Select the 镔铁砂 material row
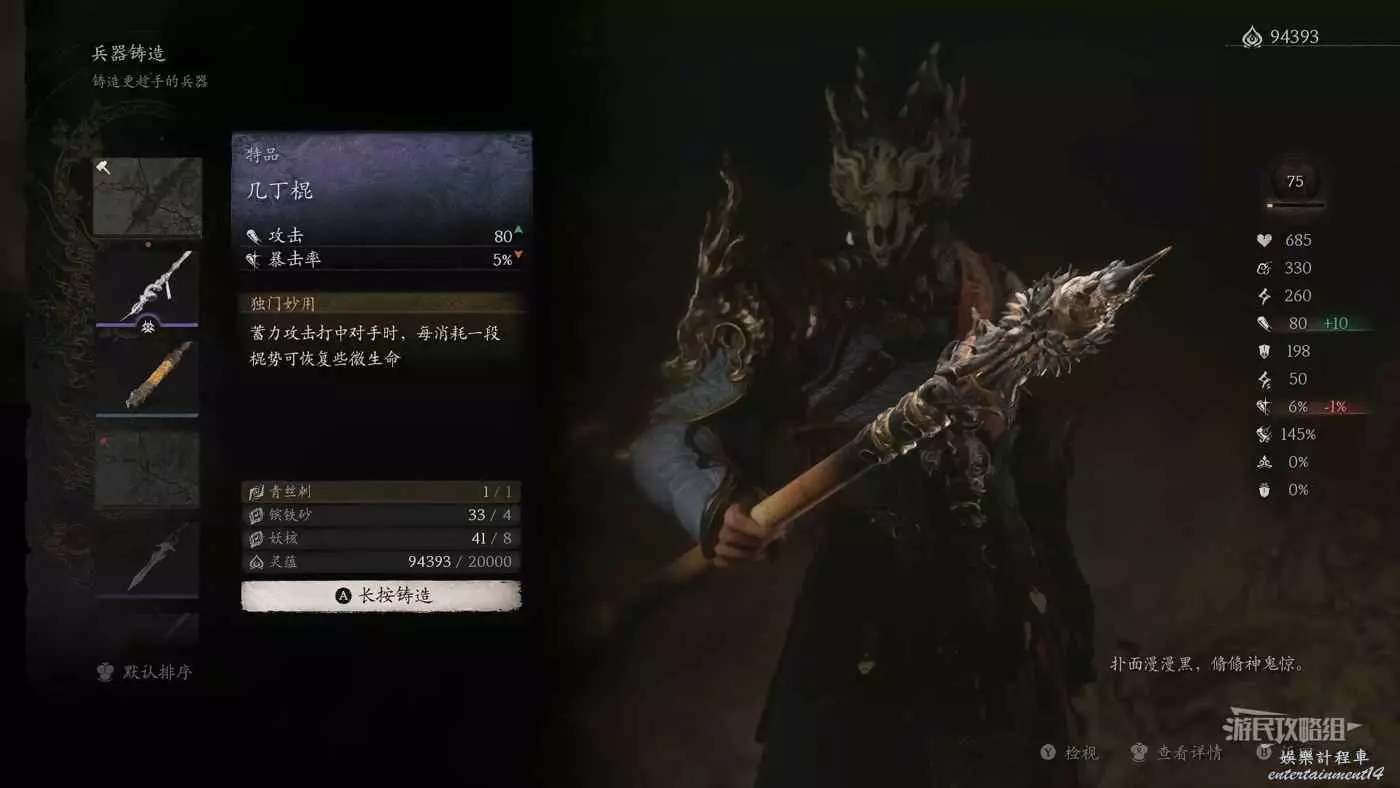This screenshot has height=788, width=1400. click(381, 515)
